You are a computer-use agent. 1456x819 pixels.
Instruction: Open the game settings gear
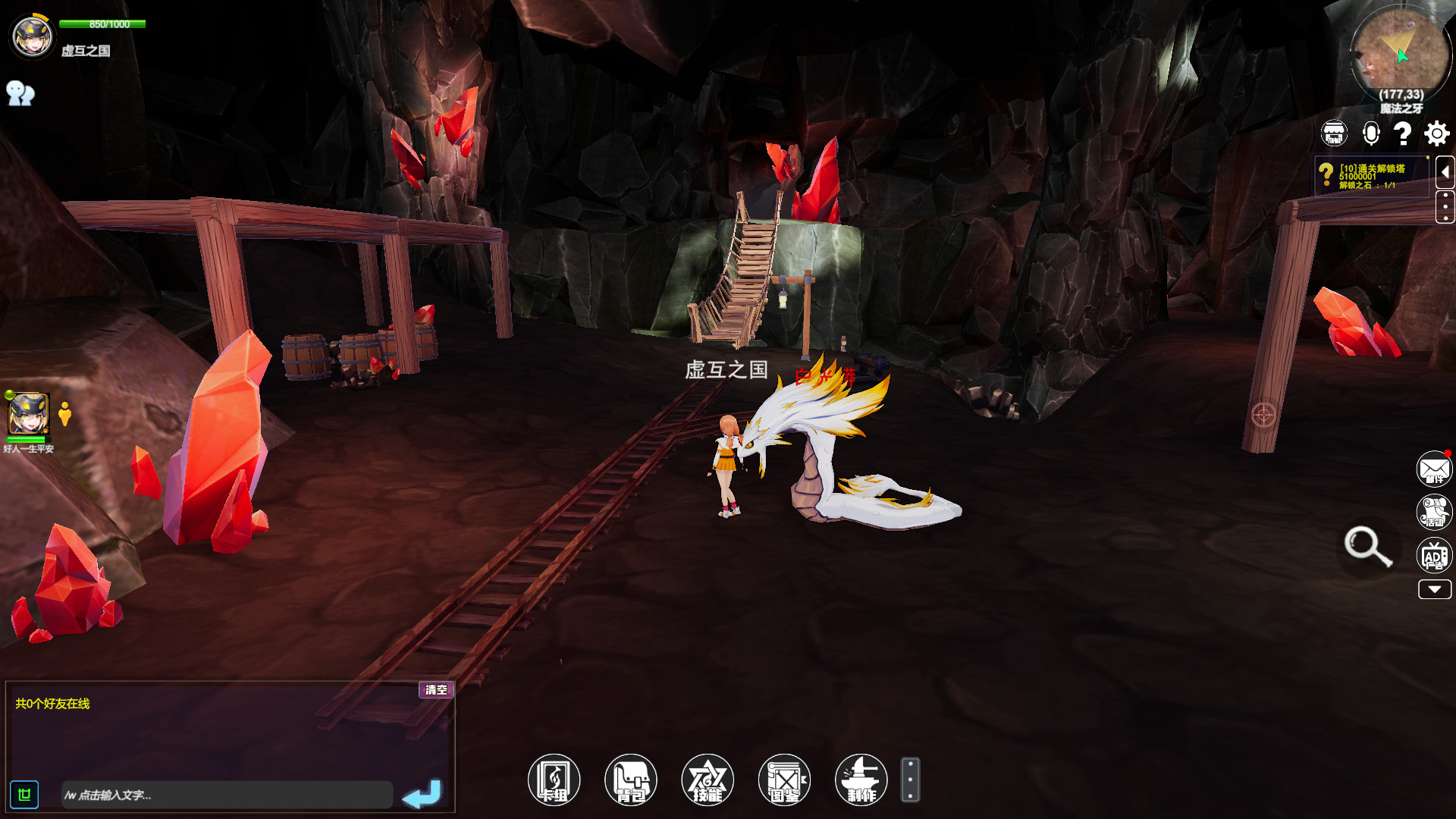tap(1436, 133)
